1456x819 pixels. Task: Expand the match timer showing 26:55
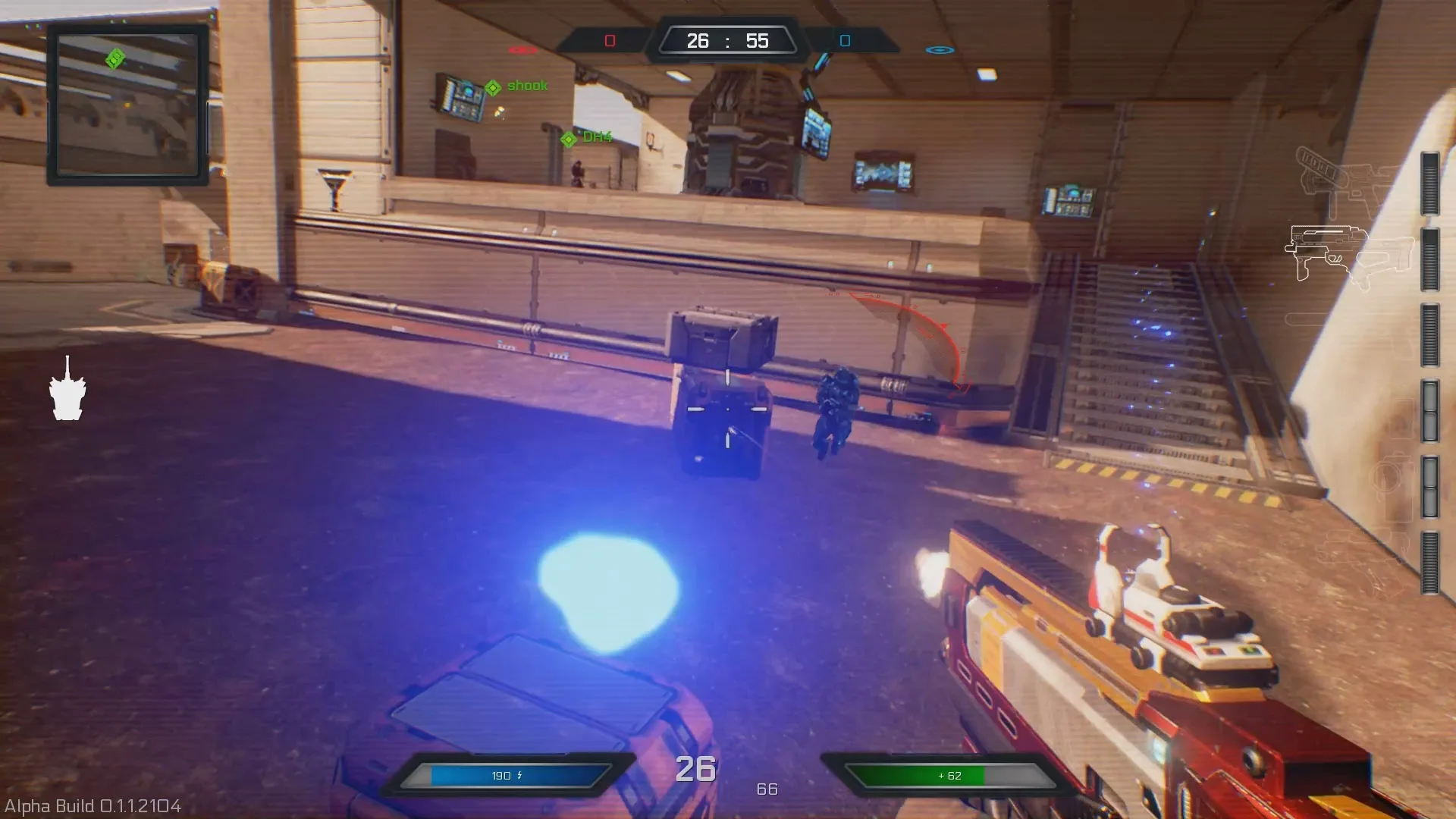pyautogui.click(x=728, y=40)
